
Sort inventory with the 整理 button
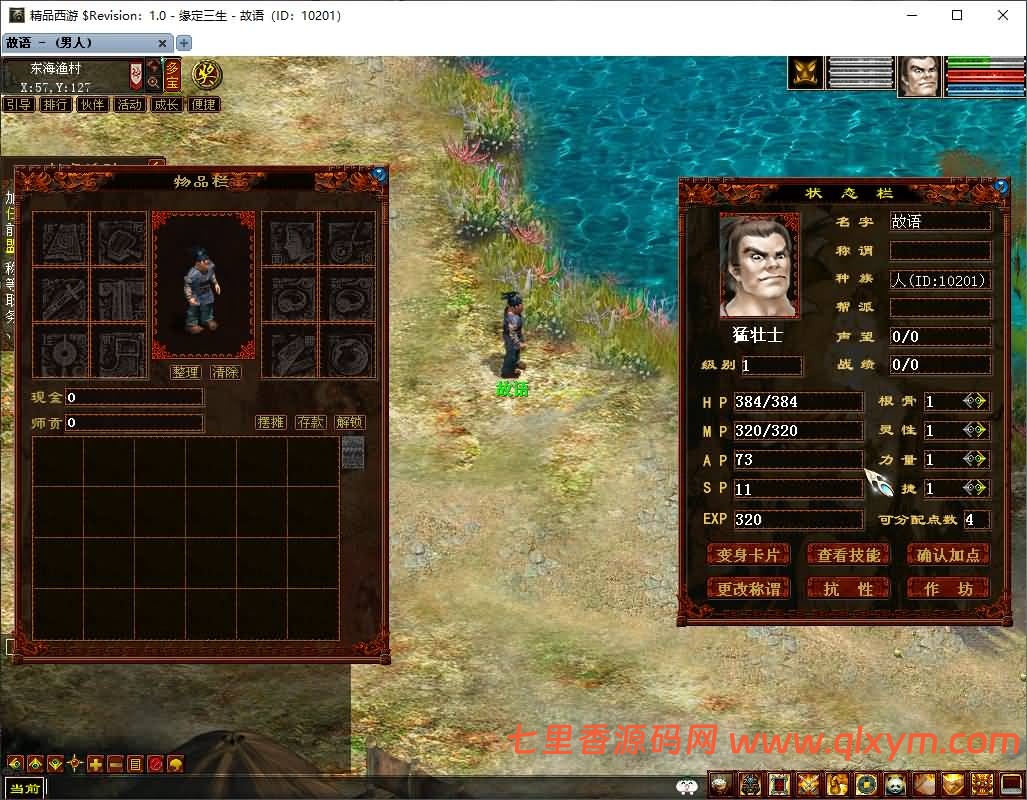coord(186,372)
